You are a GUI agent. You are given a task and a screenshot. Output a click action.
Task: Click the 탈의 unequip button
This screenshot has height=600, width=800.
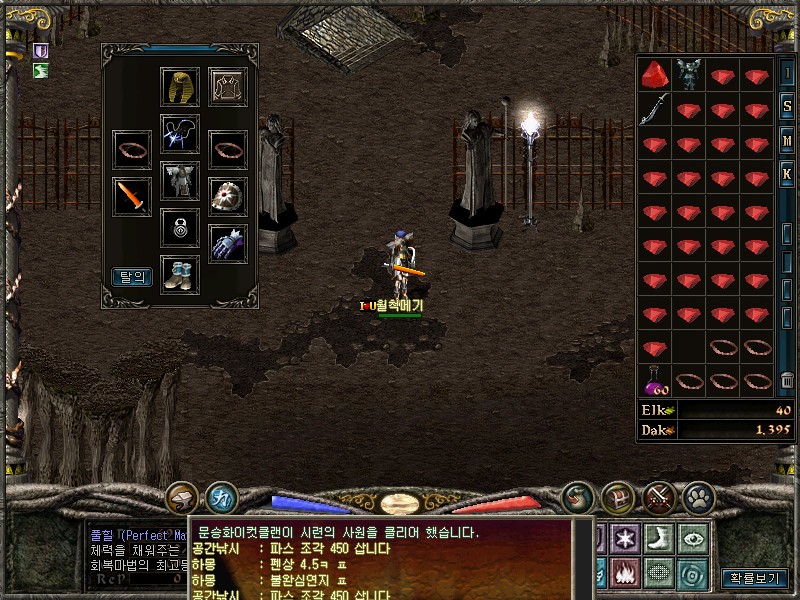tap(132, 277)
